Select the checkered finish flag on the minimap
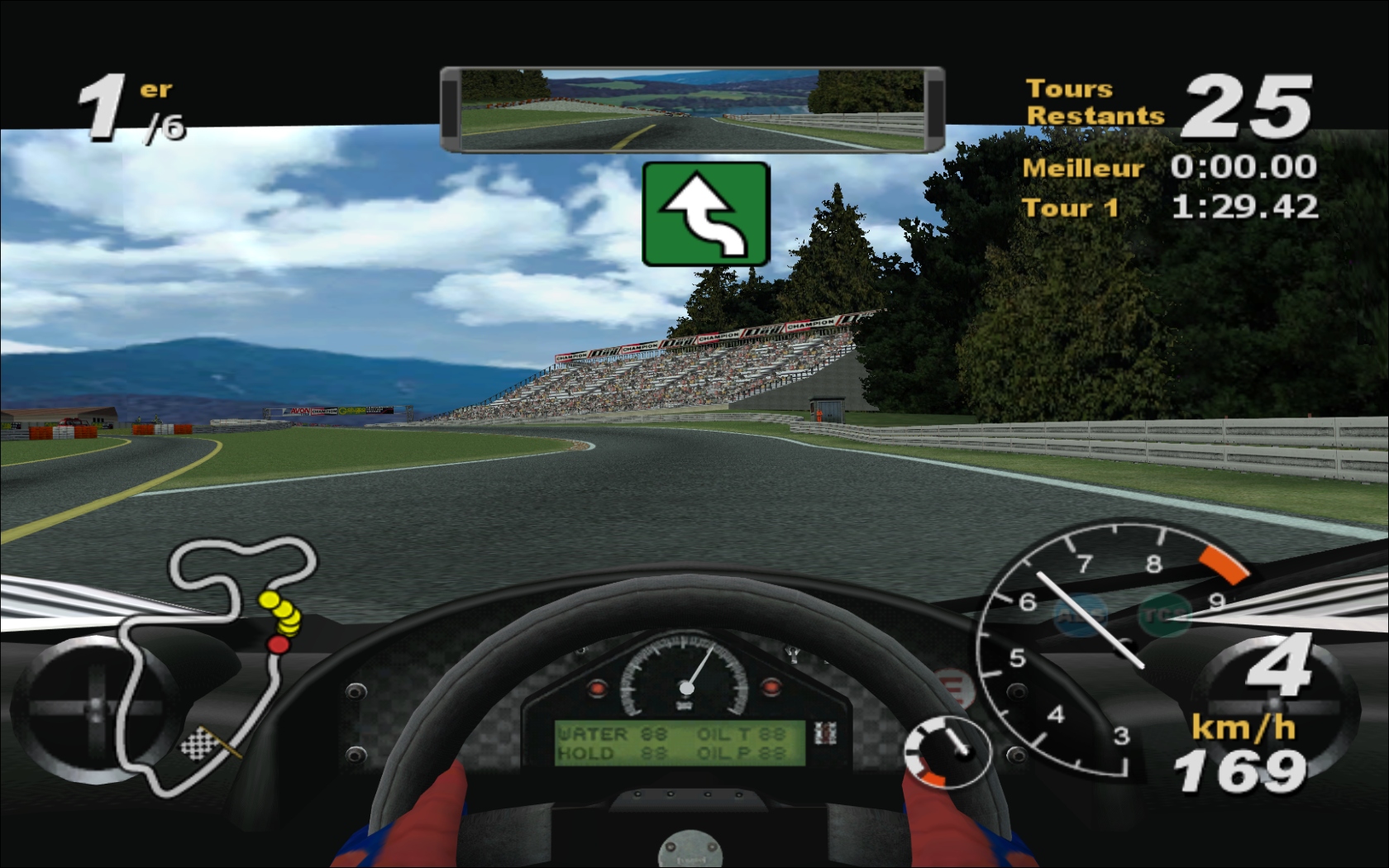Image resolution: width=1389 pixels, height=868 pixels. coord(198,743)
